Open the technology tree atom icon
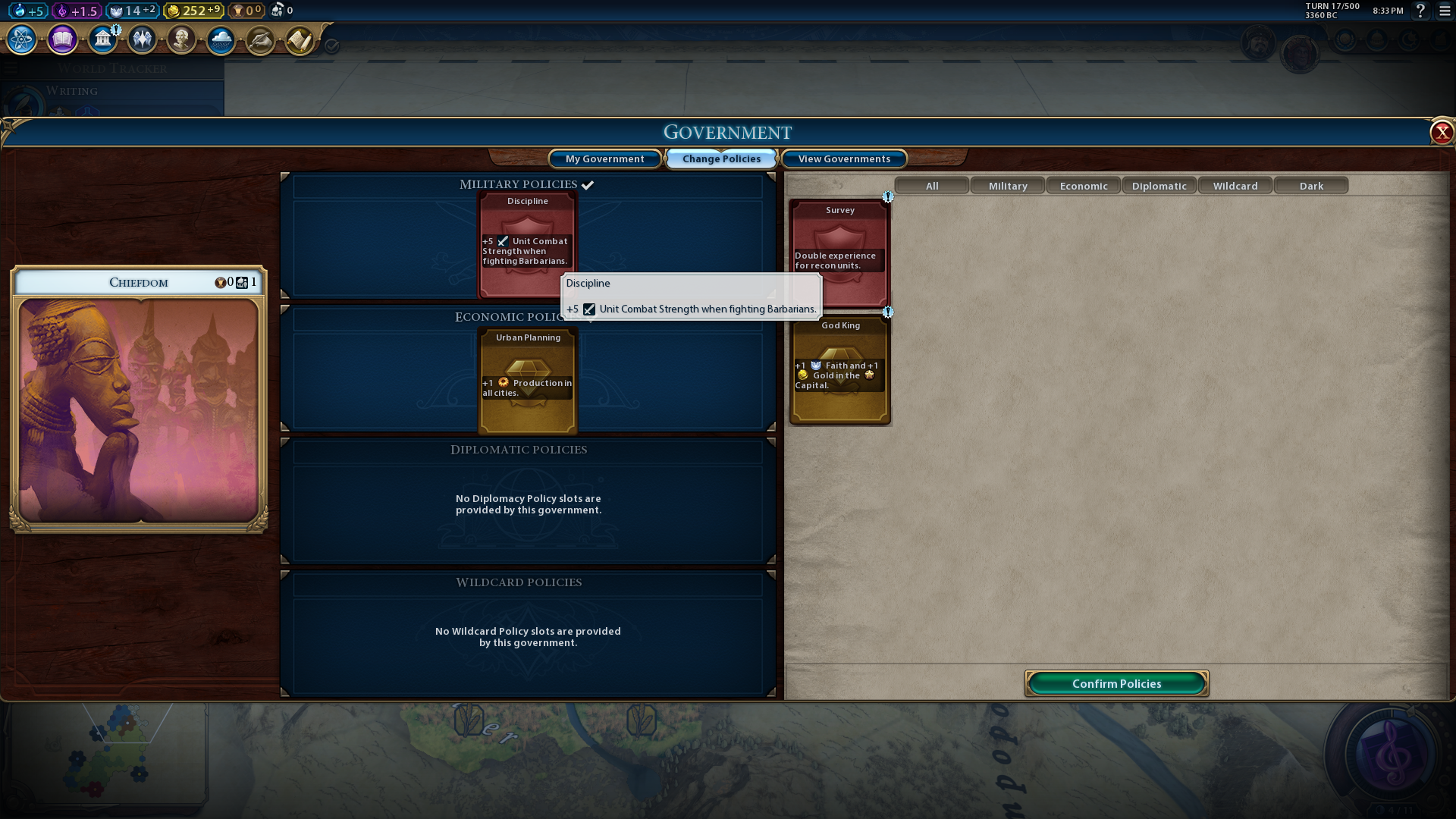Screen dimensions: 1456x819 pyautogui.click(x=21, y=39)
